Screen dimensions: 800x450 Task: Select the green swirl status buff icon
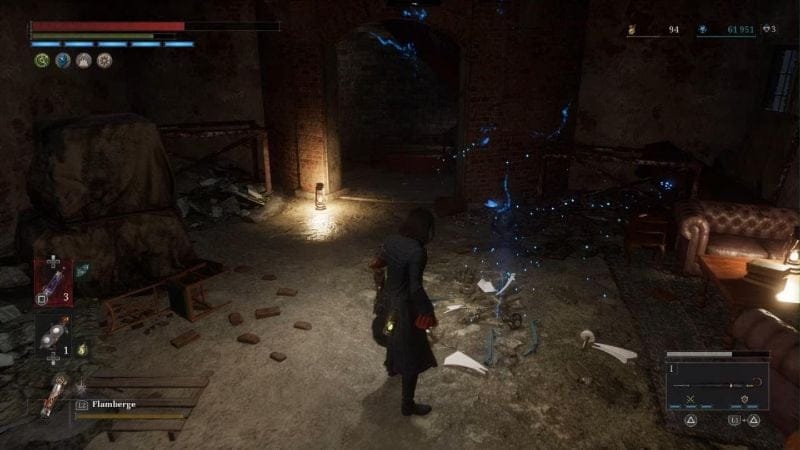coord(42,60)
